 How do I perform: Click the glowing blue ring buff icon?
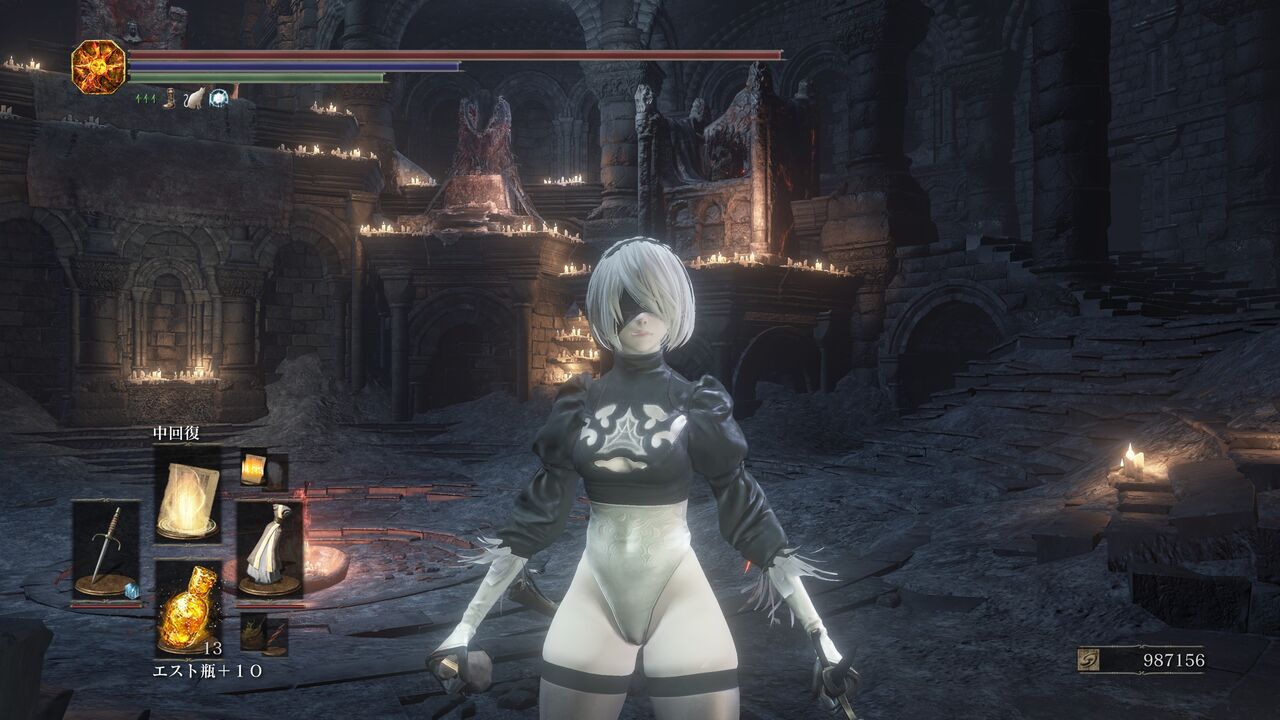218,98
